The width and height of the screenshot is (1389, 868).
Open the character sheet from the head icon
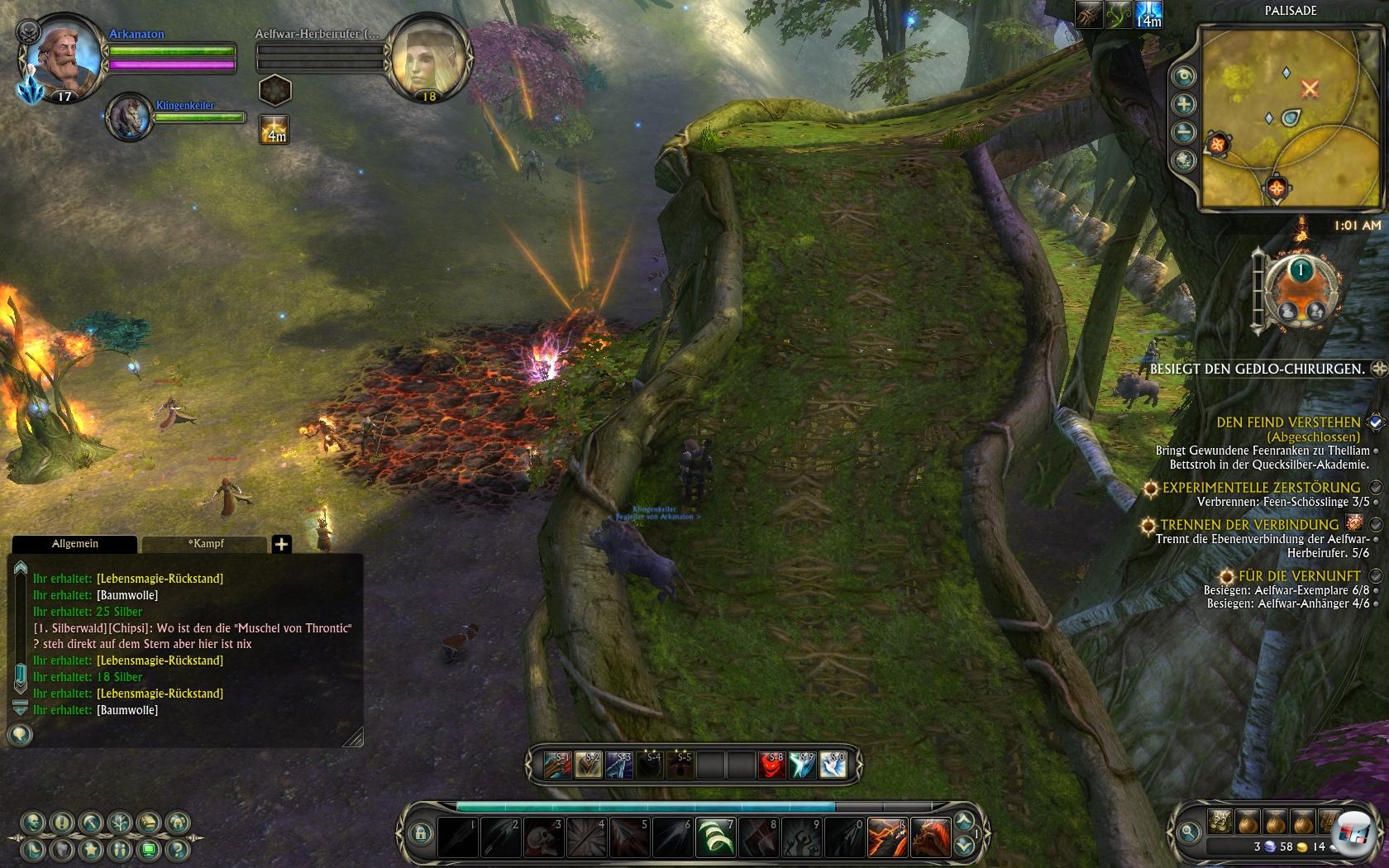pyautogui.click(x=33, y=823)
